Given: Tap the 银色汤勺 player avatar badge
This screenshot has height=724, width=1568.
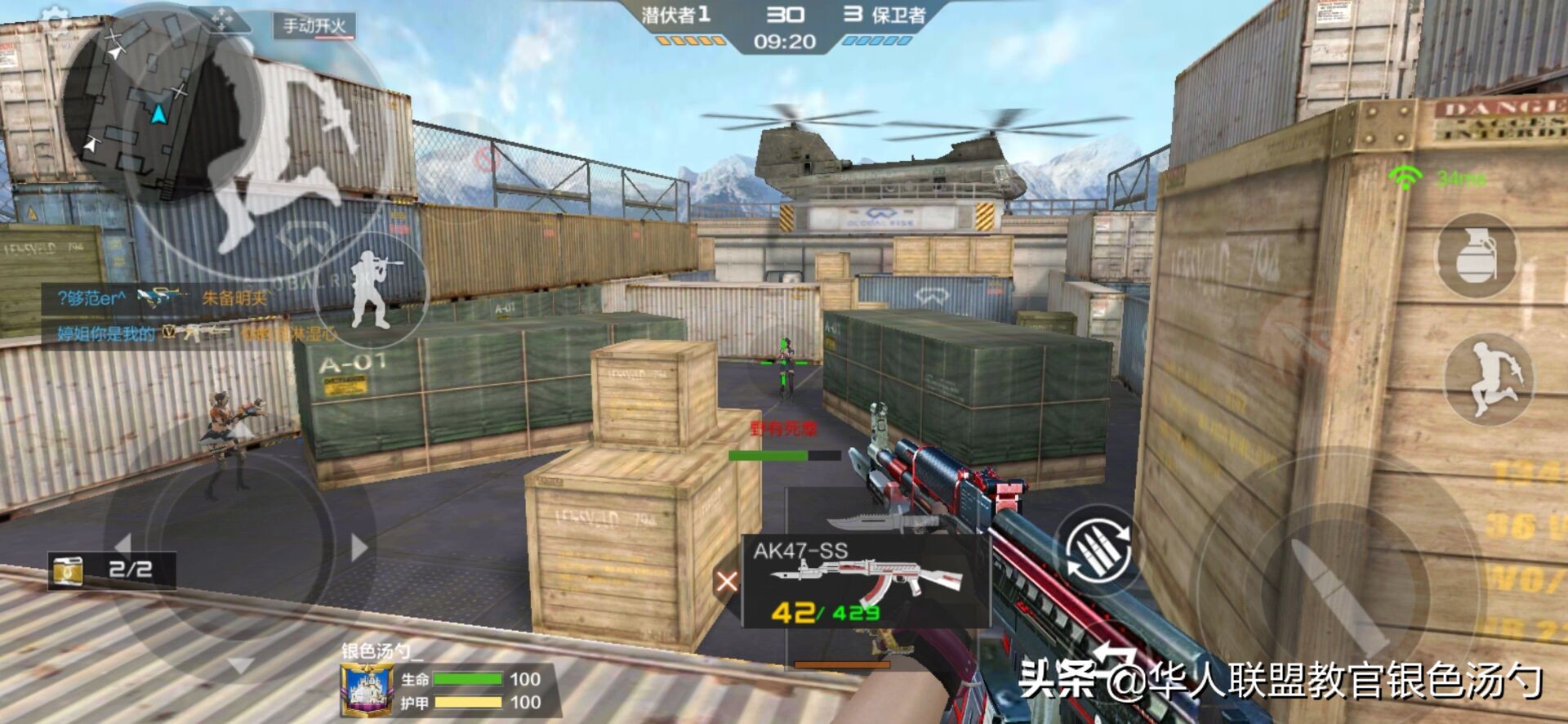Looking at the screenshot, I should [x=365, y=691].
